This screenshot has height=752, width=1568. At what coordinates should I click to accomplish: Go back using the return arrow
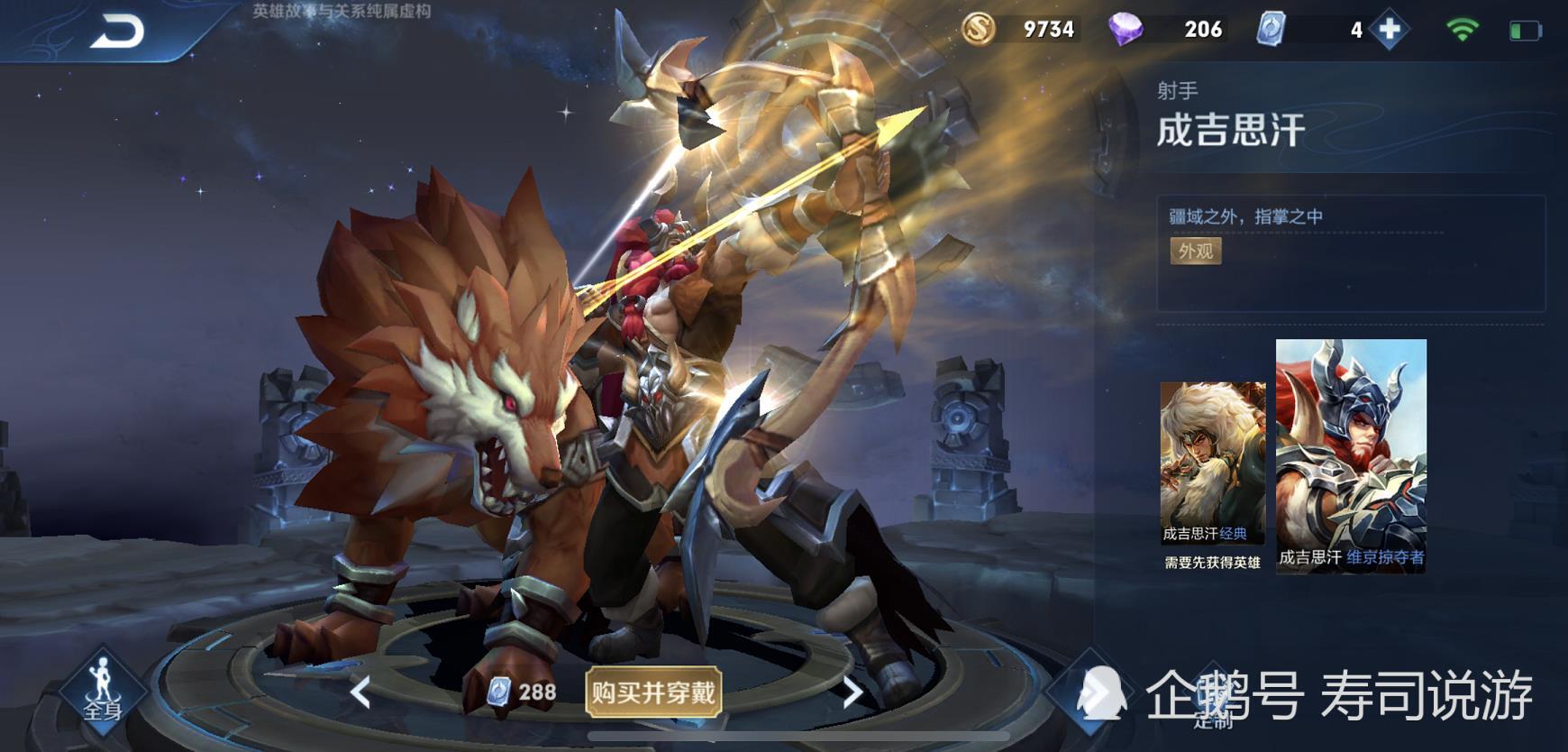[x=117, y=32]
